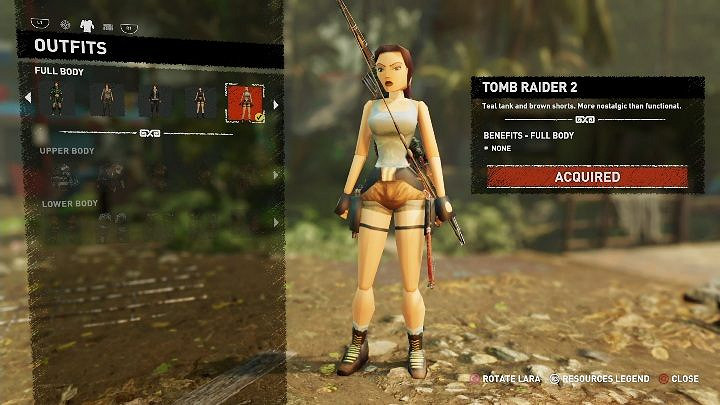The image size is (720, 405).
Task: Switch to the tab right of shirt icon
Action: pos(107,26)
